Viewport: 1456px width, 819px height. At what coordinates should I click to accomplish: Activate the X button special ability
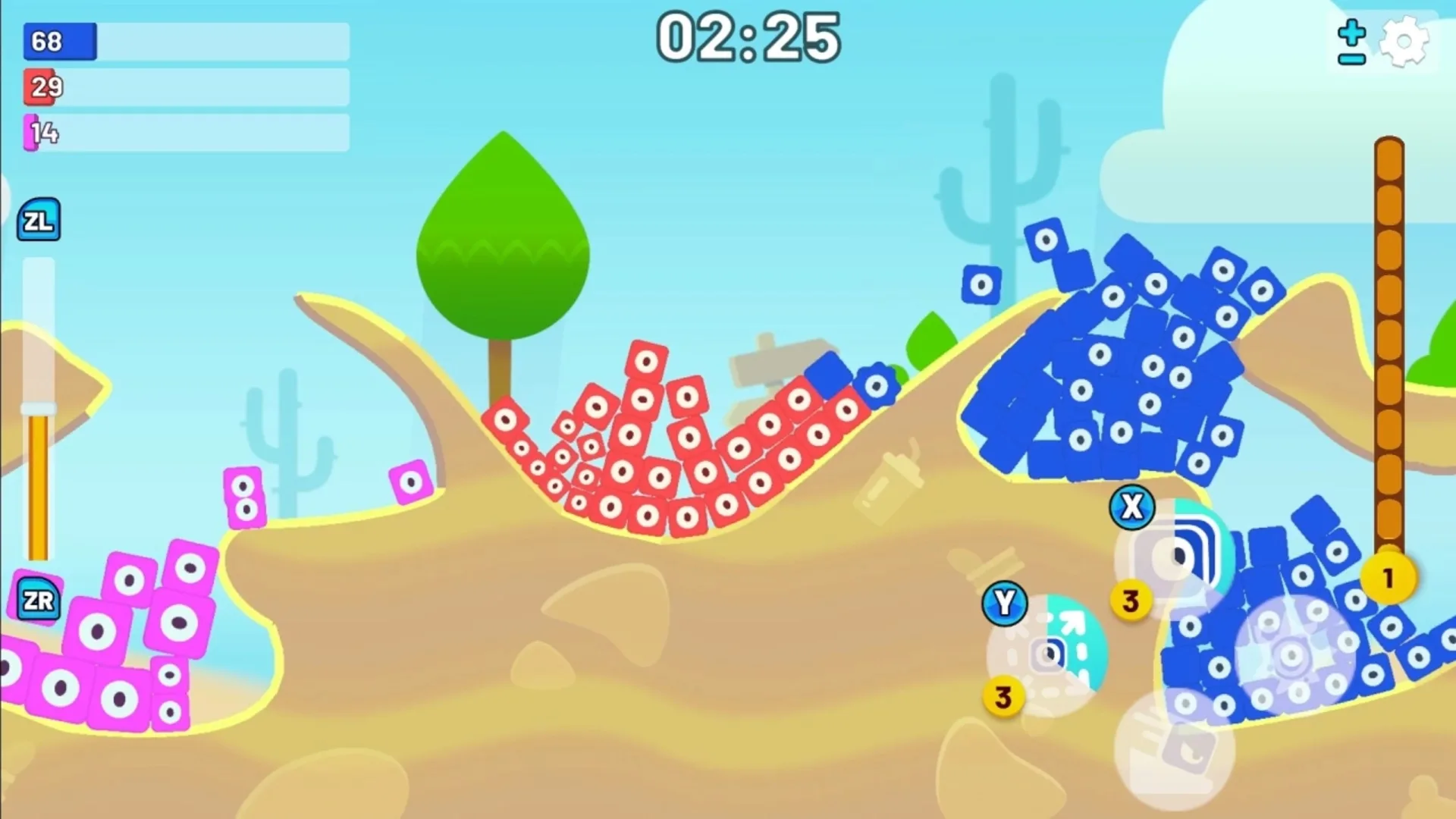tap(1131, 507)
